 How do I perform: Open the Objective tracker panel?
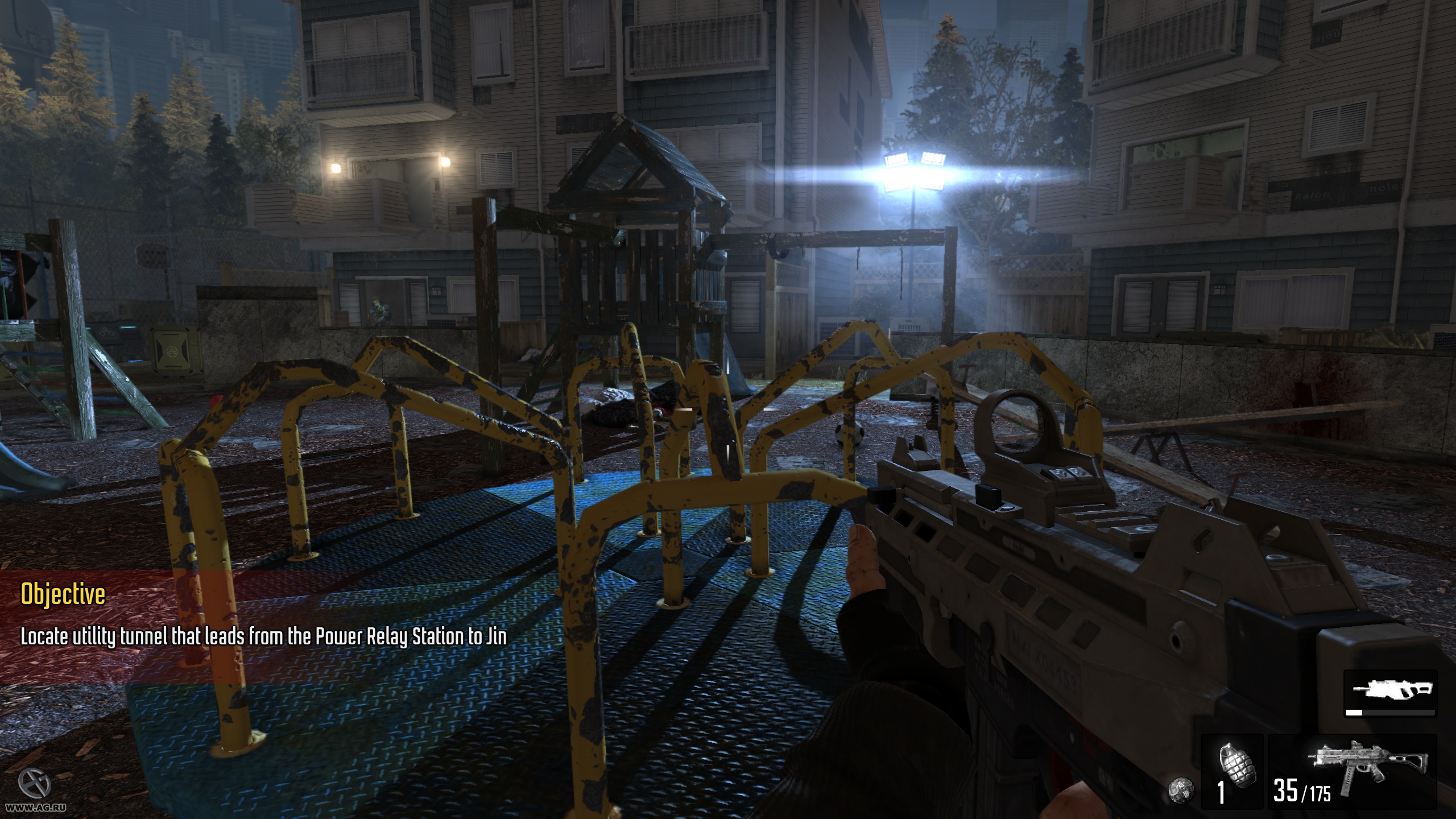(63, 595)
